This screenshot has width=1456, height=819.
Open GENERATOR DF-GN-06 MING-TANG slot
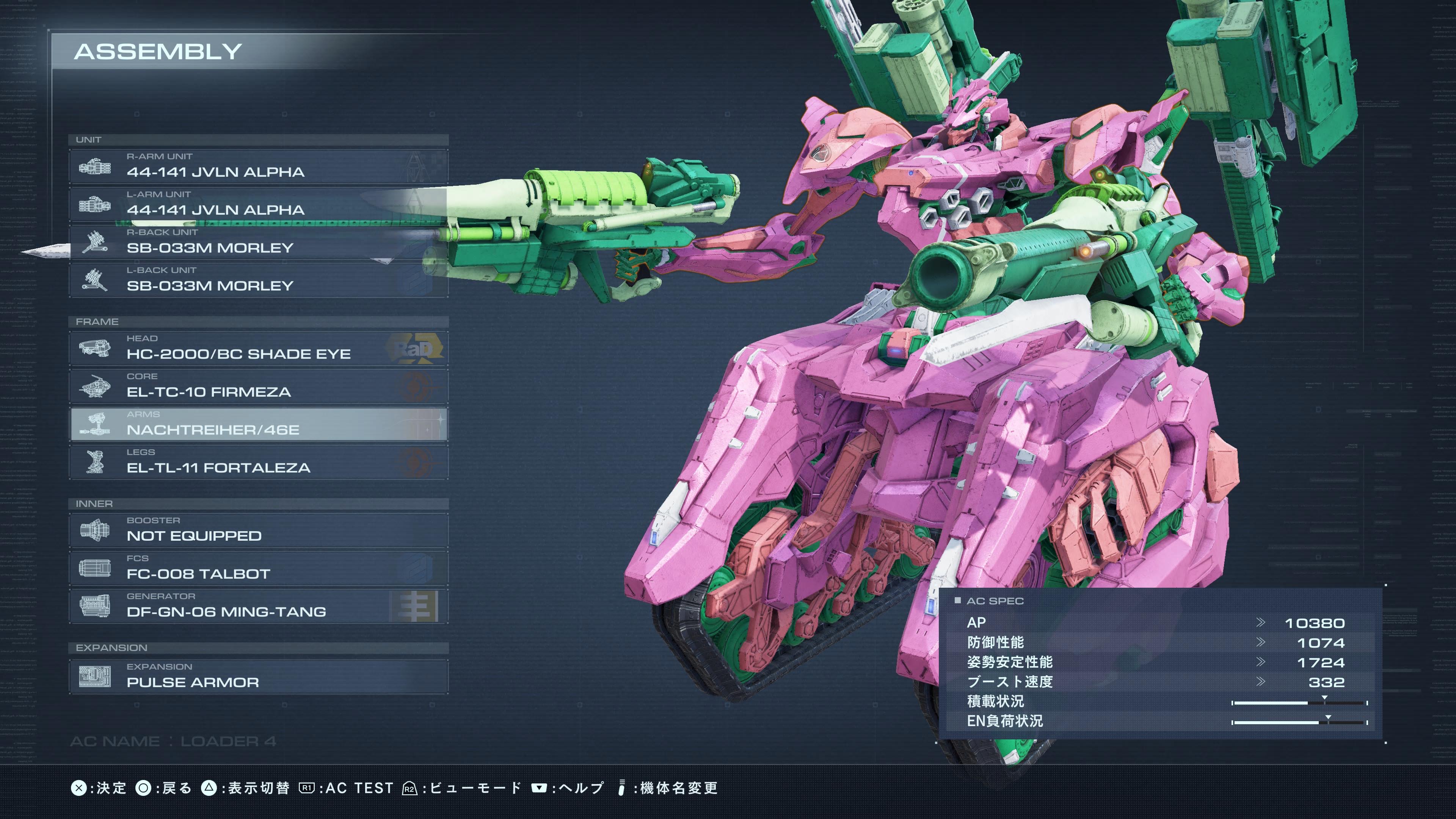258,606
